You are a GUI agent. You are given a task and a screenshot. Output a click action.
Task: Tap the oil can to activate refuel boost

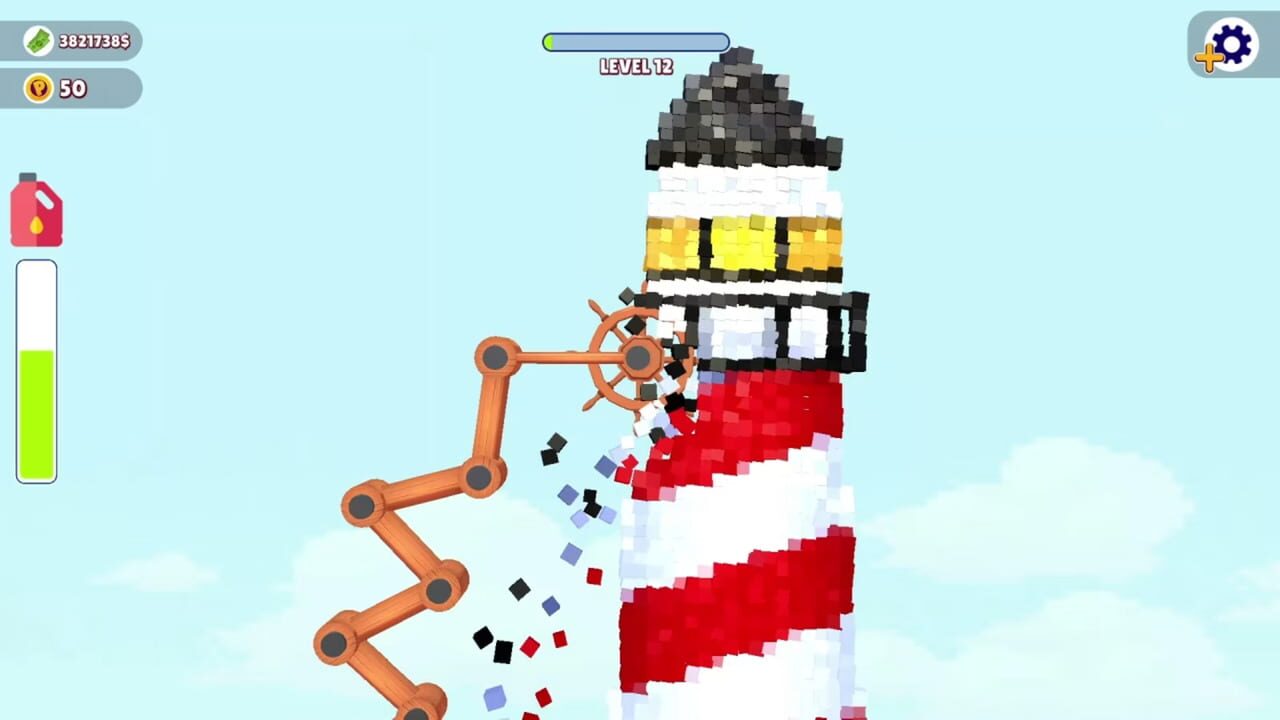[36, 210]
